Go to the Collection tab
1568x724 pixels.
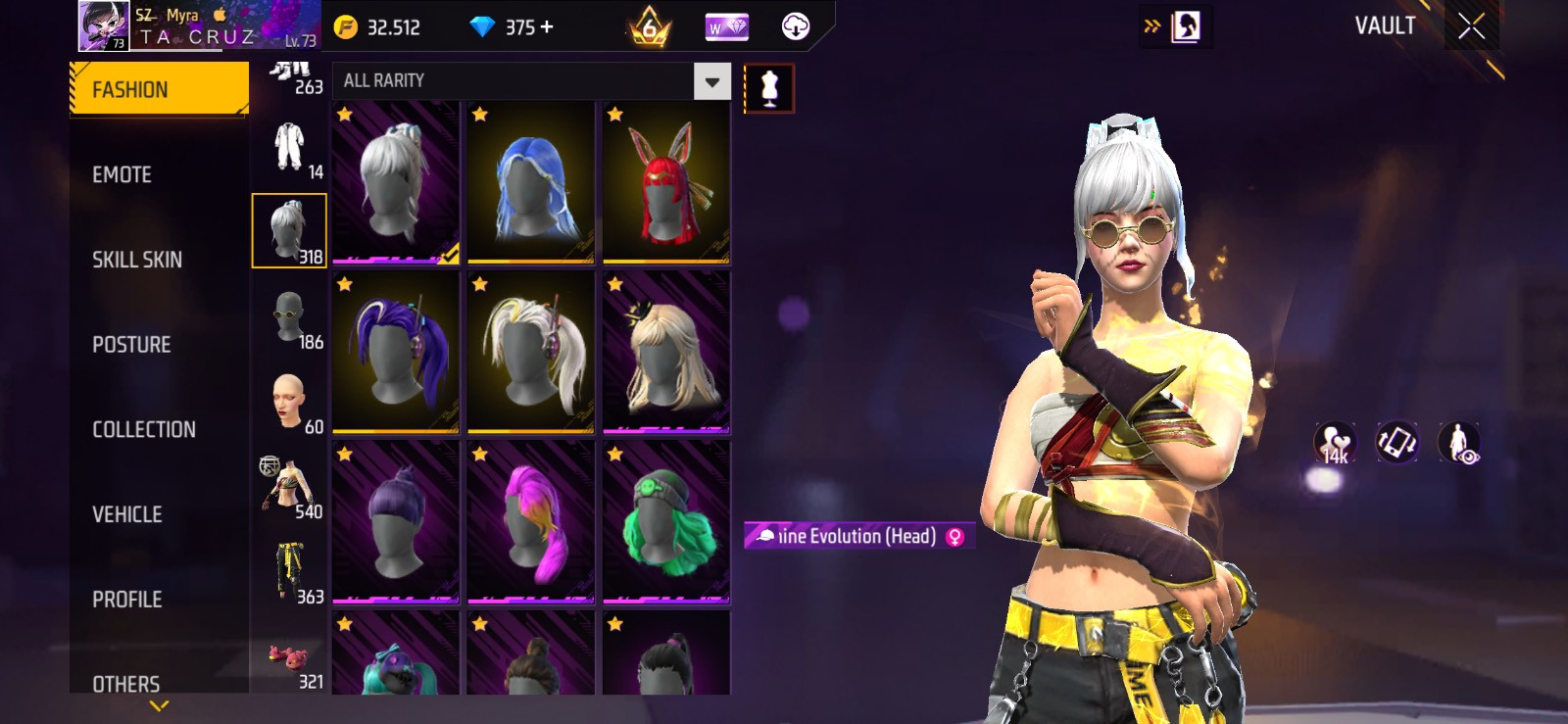(x=144, y=429)
